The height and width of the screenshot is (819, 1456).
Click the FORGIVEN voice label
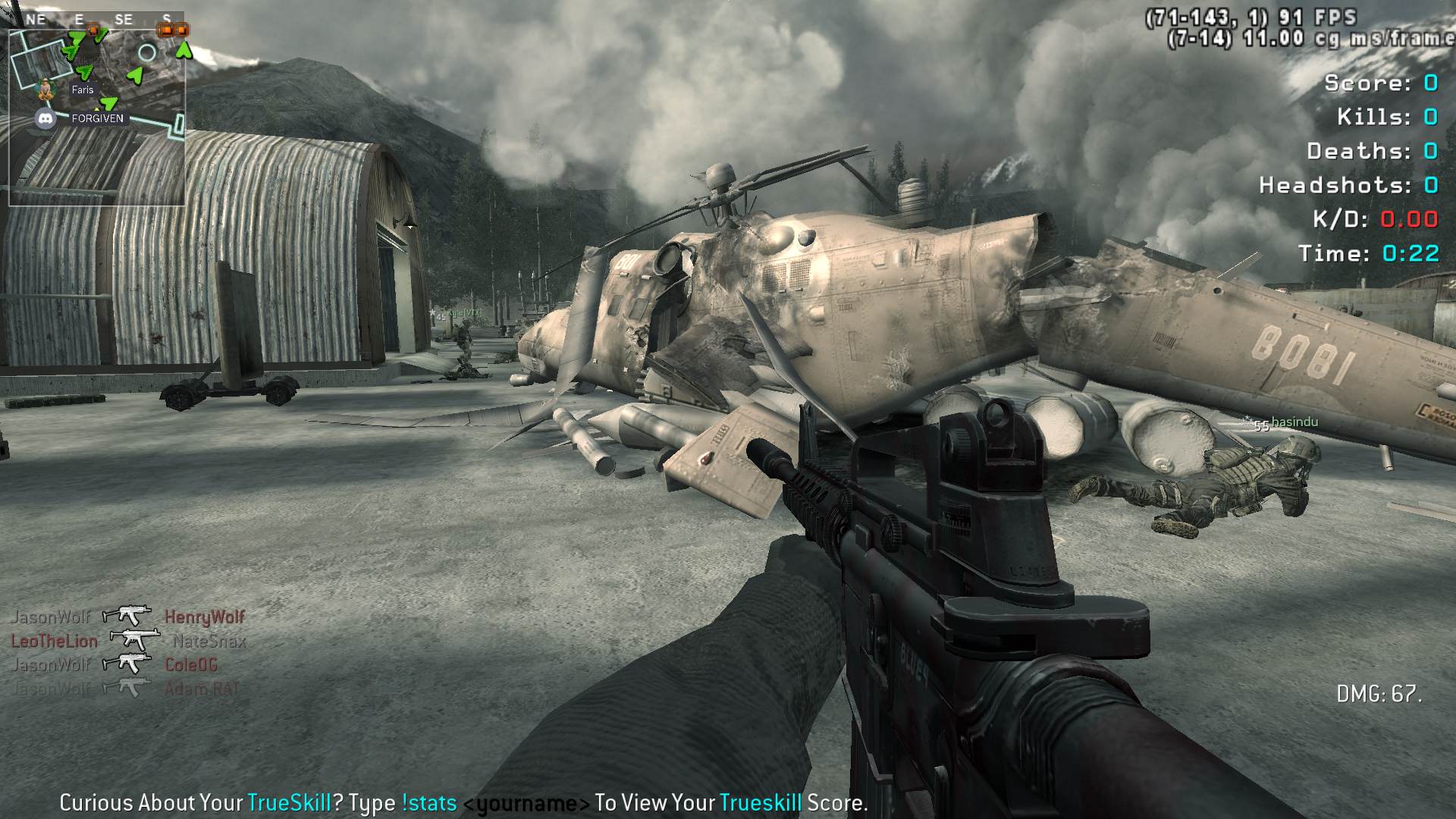[x=97, y=118]
